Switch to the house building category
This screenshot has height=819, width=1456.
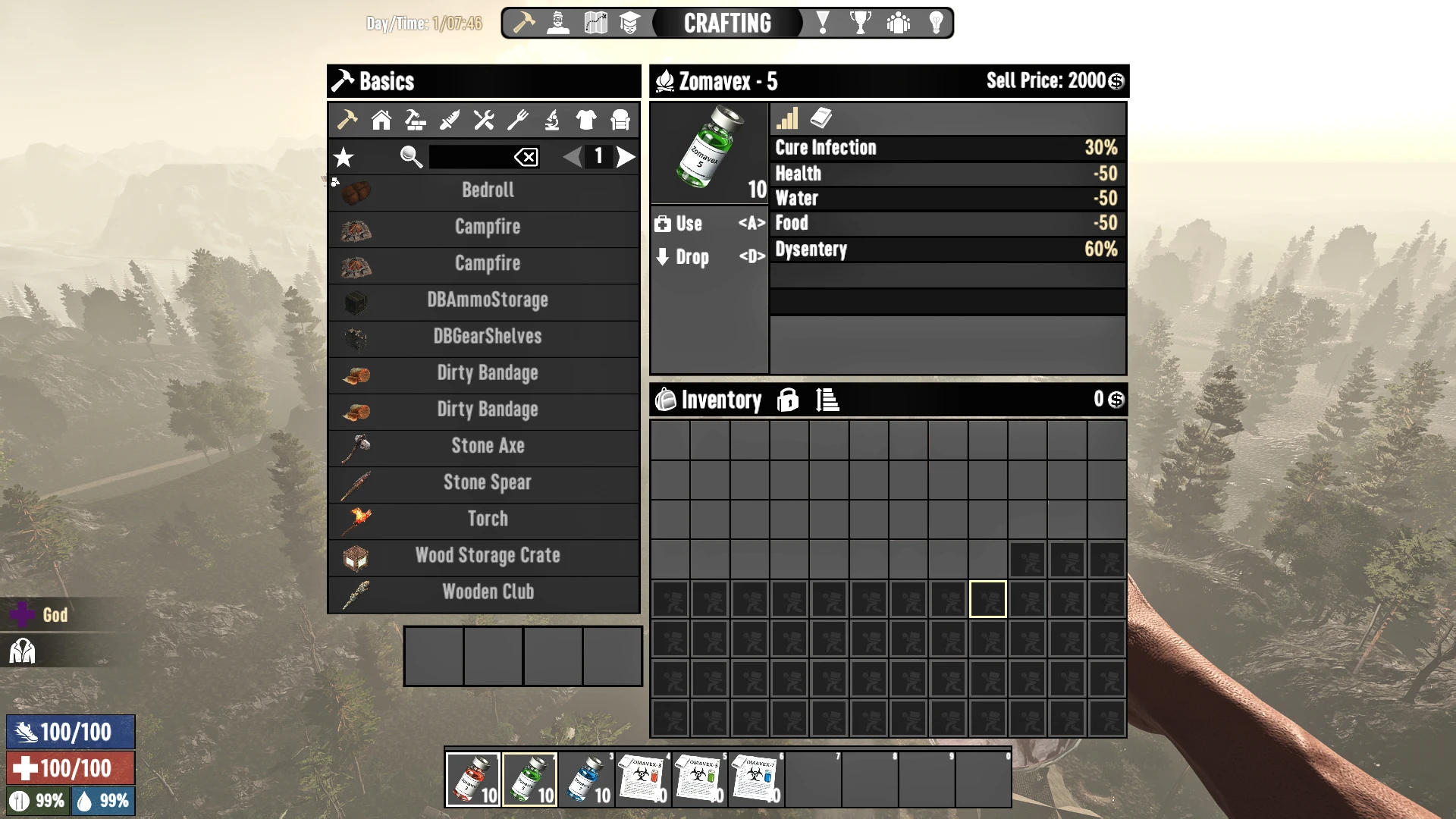[x=381, y=120]
